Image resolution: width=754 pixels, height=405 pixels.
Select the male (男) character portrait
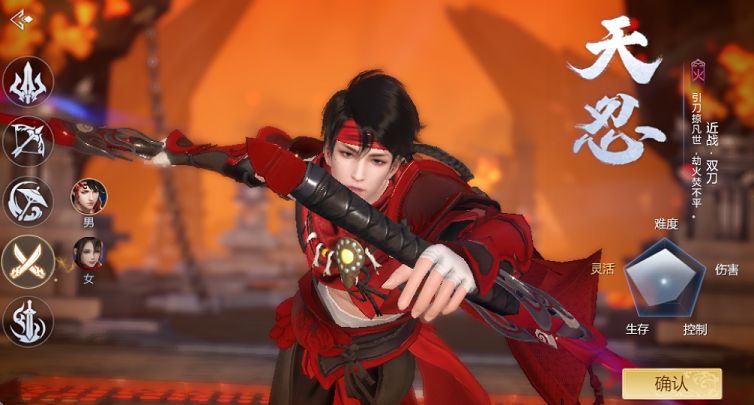click(88, 196)
